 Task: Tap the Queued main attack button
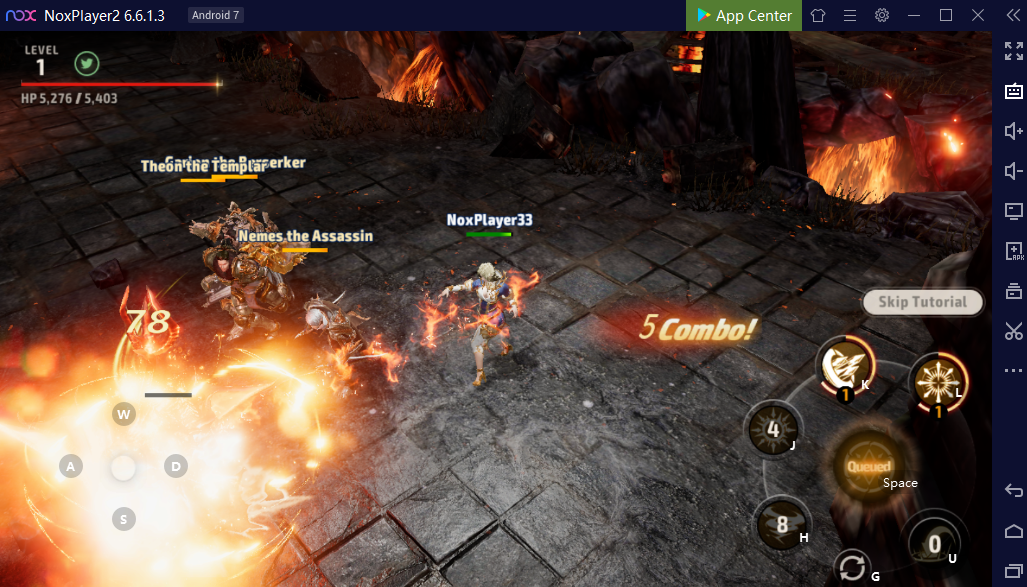click(868, 468)
